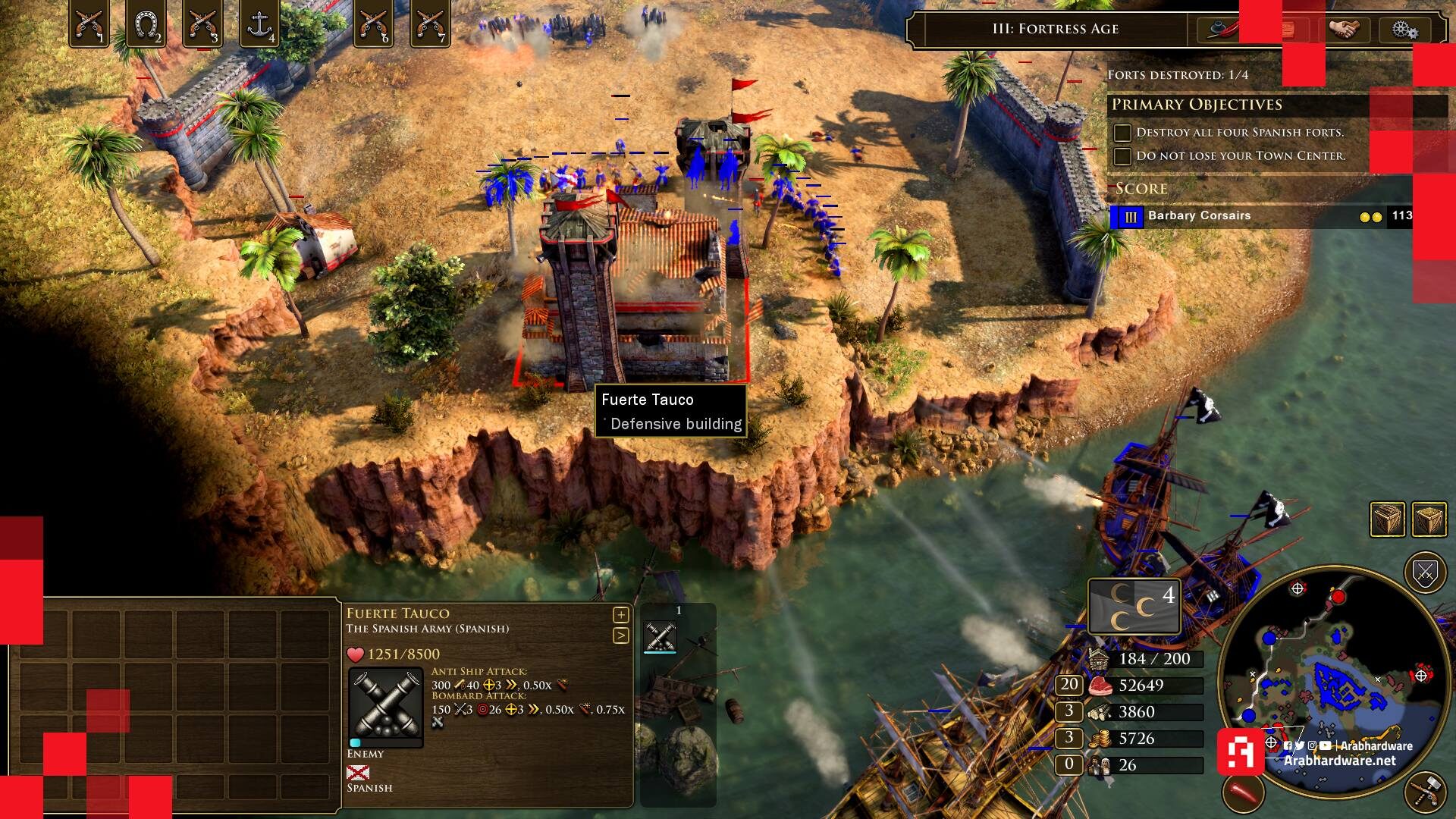Viewport: 1456px width, 819px height.
Task: Click the wooden crate button beside the golden crate
Action: pos(1387,519)
